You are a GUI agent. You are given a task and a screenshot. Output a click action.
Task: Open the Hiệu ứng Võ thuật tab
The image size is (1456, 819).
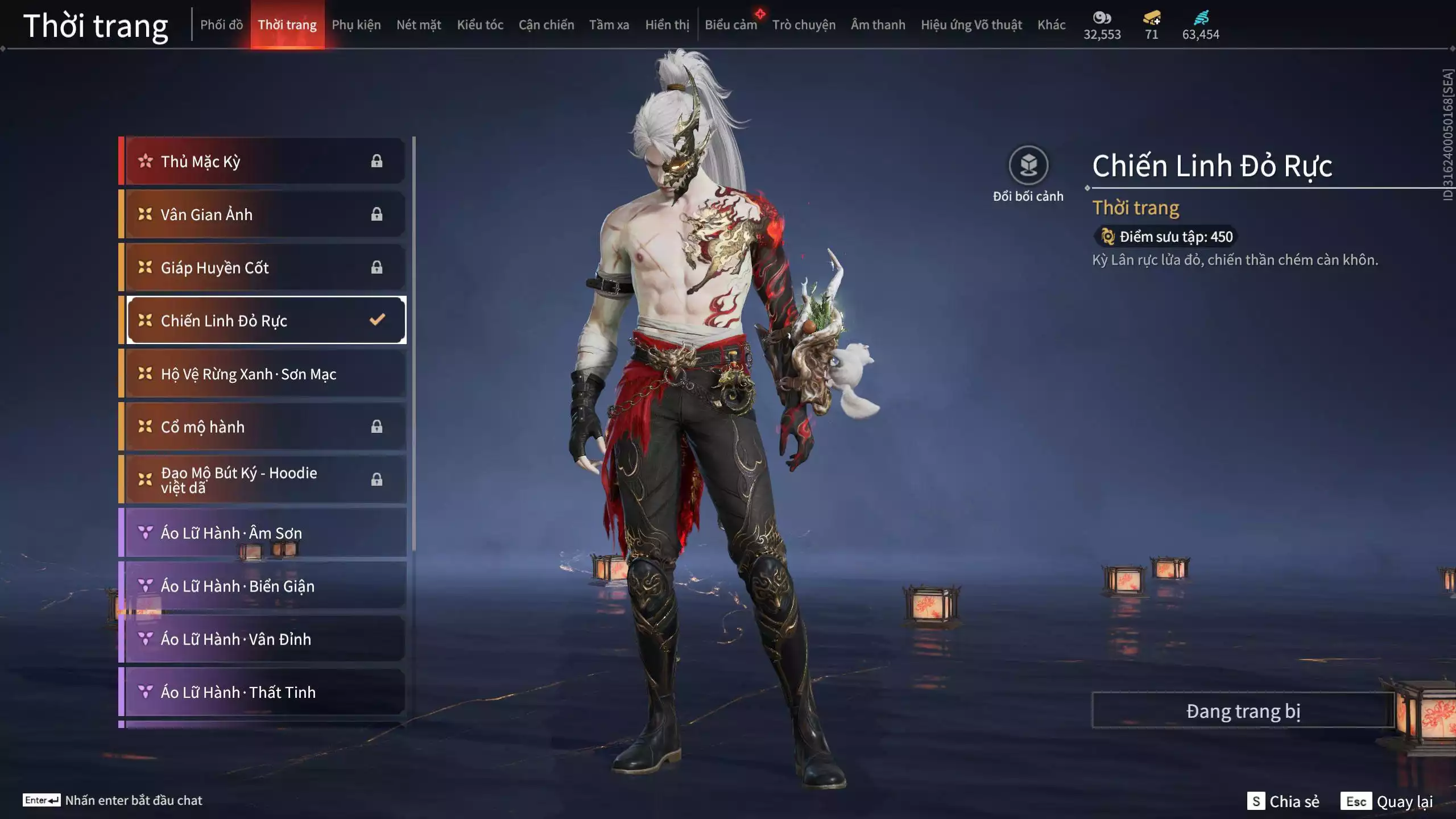[x=971, y=25]
